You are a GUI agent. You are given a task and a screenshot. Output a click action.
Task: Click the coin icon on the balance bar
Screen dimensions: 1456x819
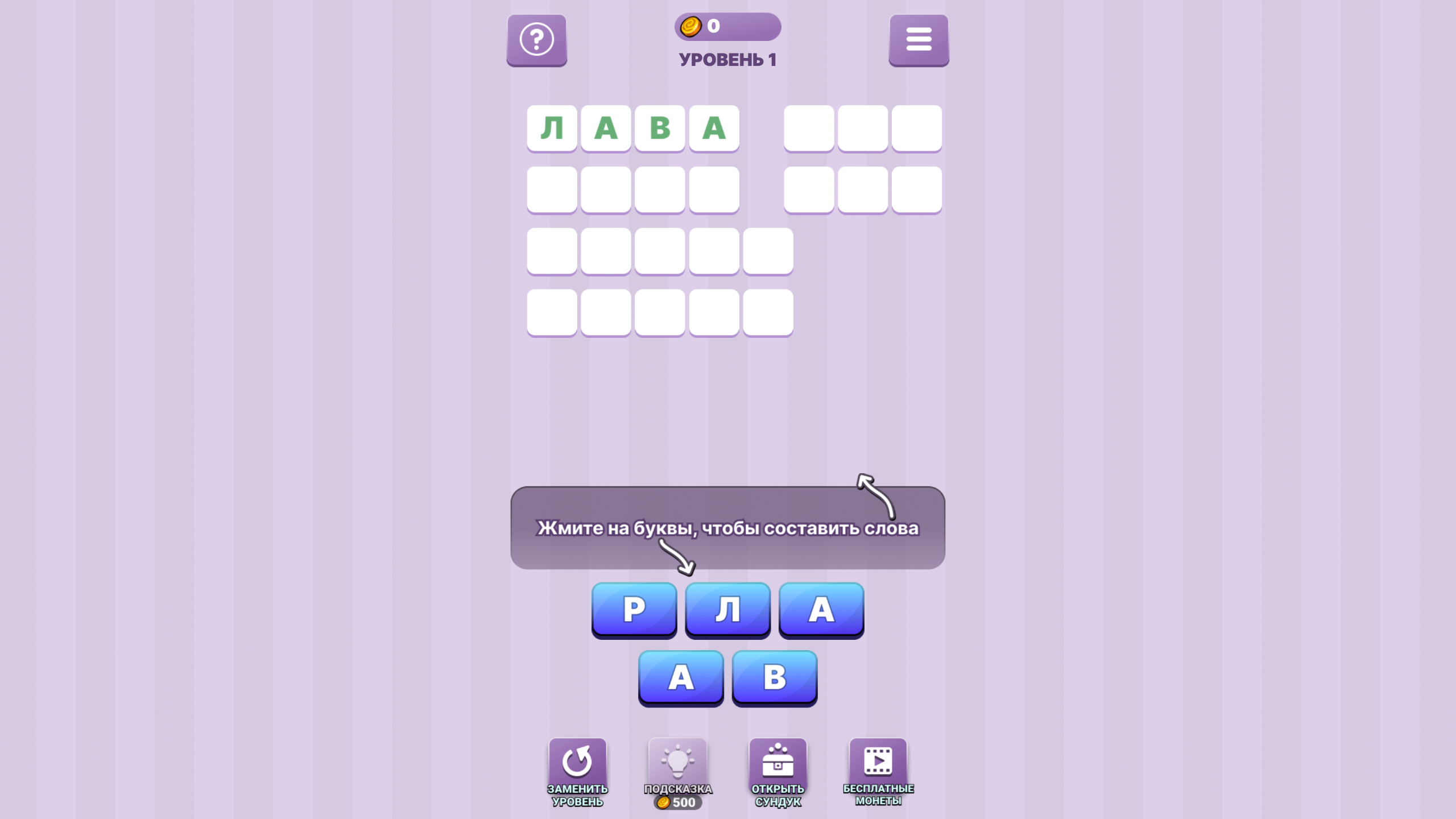click(691, 26)
